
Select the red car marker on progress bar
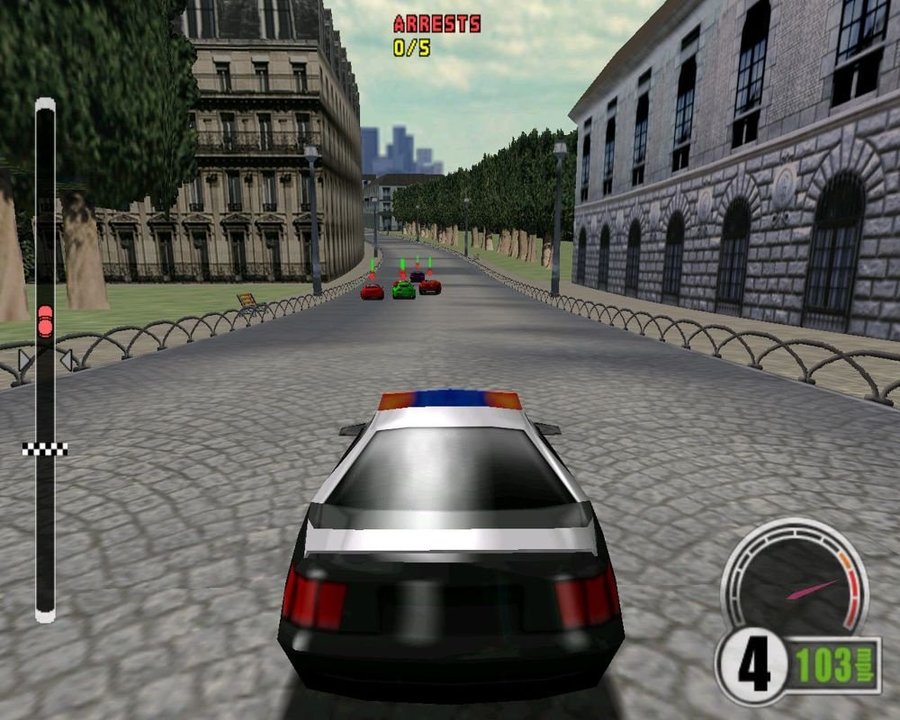[x=45, y=320]
